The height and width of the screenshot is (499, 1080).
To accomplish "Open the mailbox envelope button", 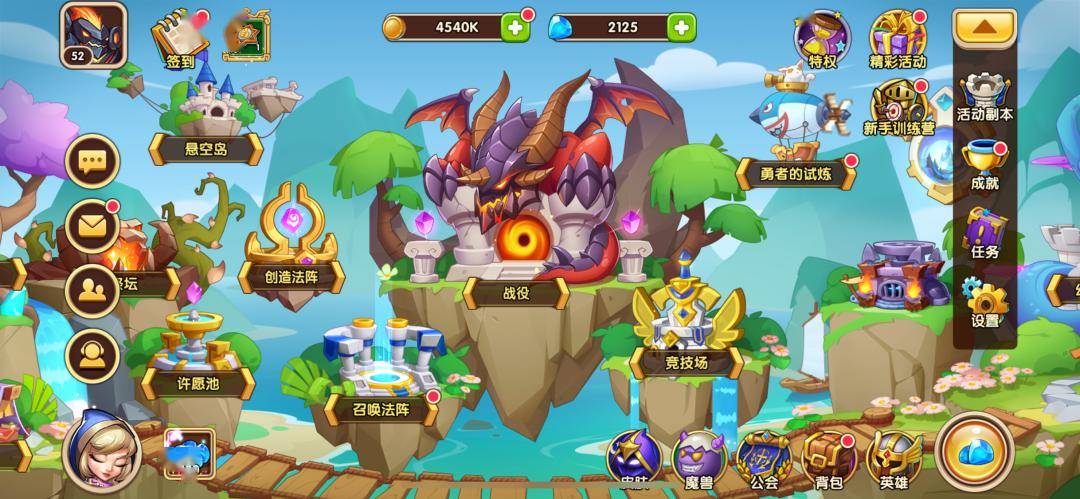I will (x=93, y=226).
